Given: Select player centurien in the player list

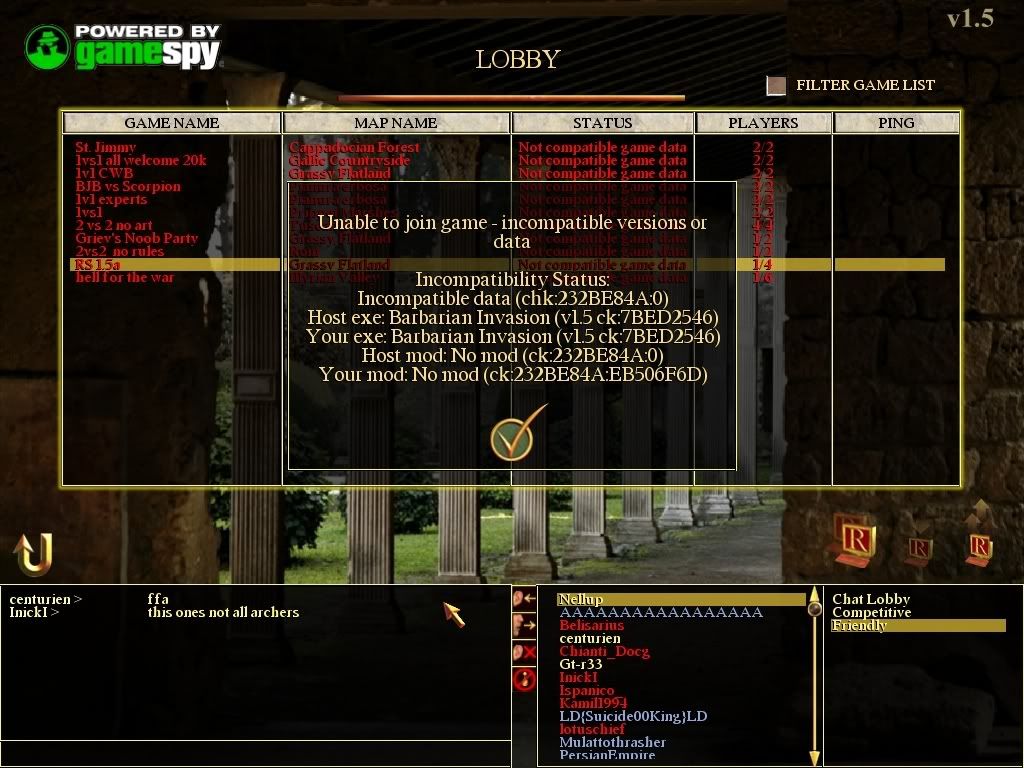Looking at the screenshot, I should 590,639.
